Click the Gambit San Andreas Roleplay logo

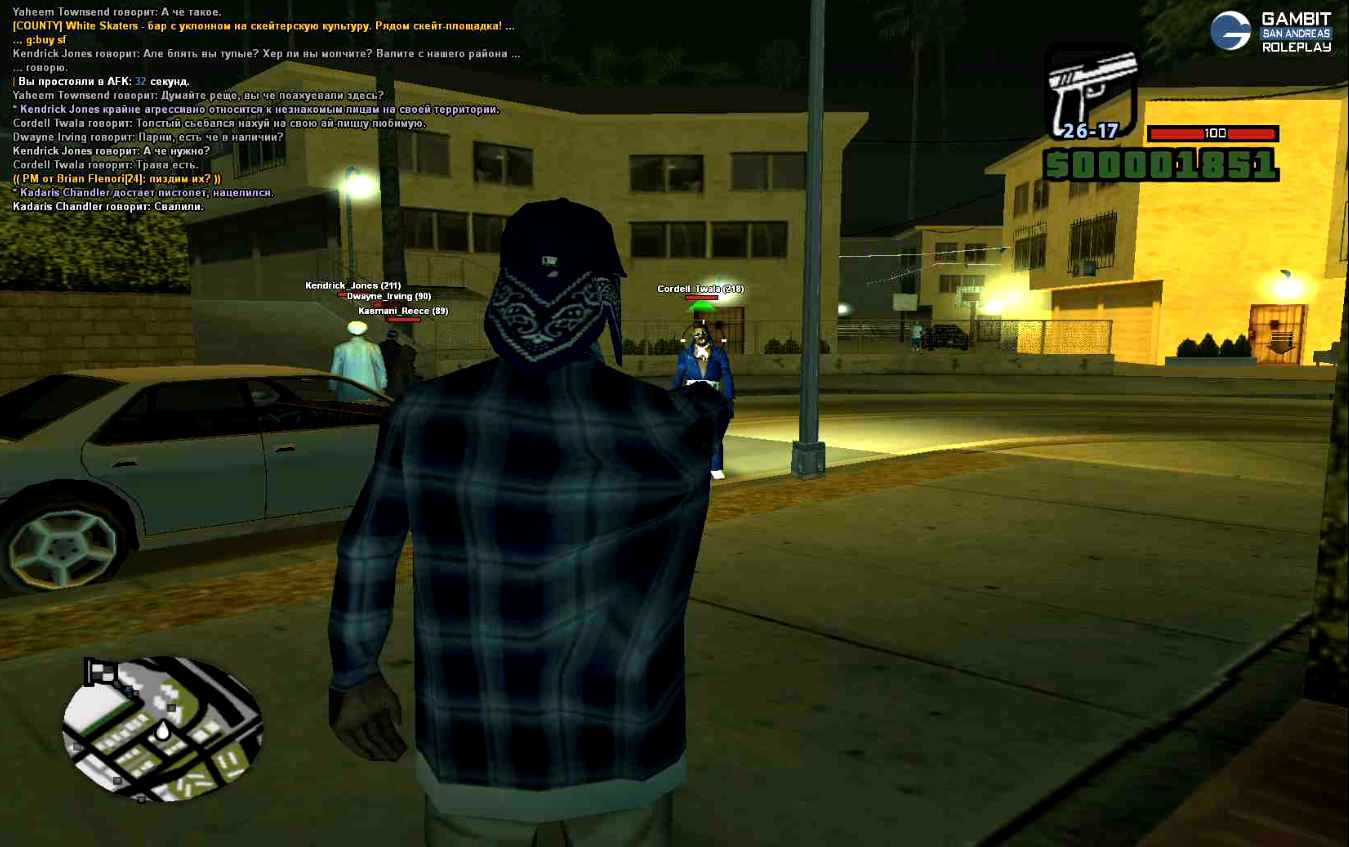click(1270, 32)
